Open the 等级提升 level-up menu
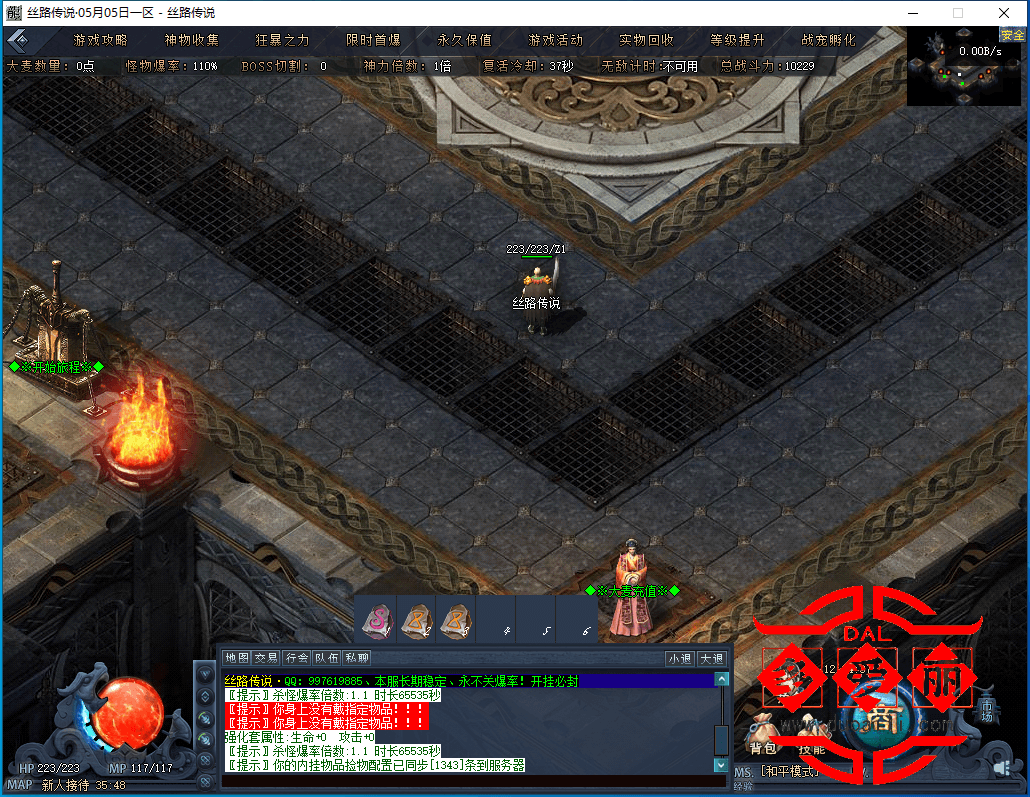This screenshot has width=1030, height=797. pyautogui.click(x=738, y=40)
